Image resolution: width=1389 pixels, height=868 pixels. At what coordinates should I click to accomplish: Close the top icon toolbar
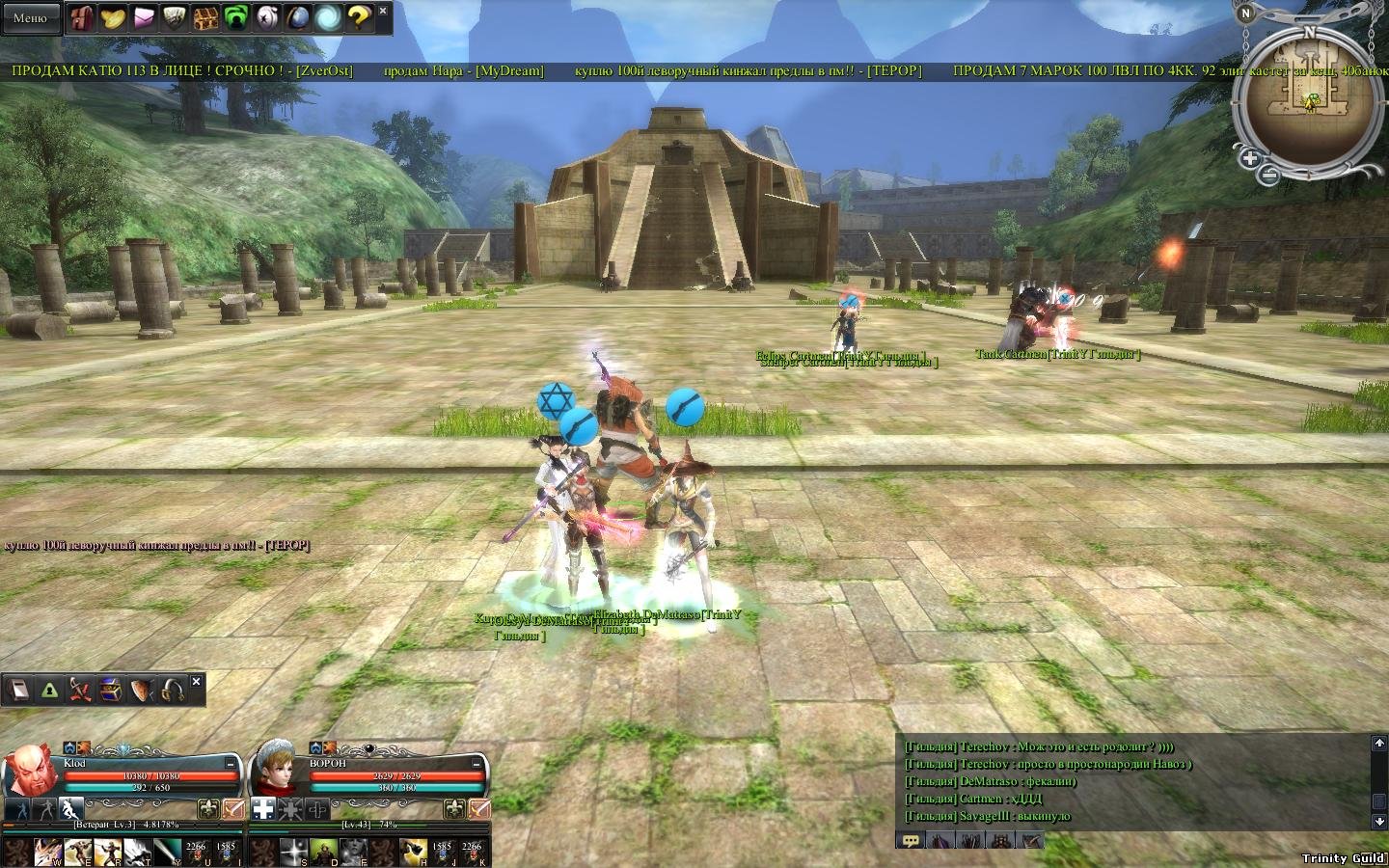tap(383, 11)
